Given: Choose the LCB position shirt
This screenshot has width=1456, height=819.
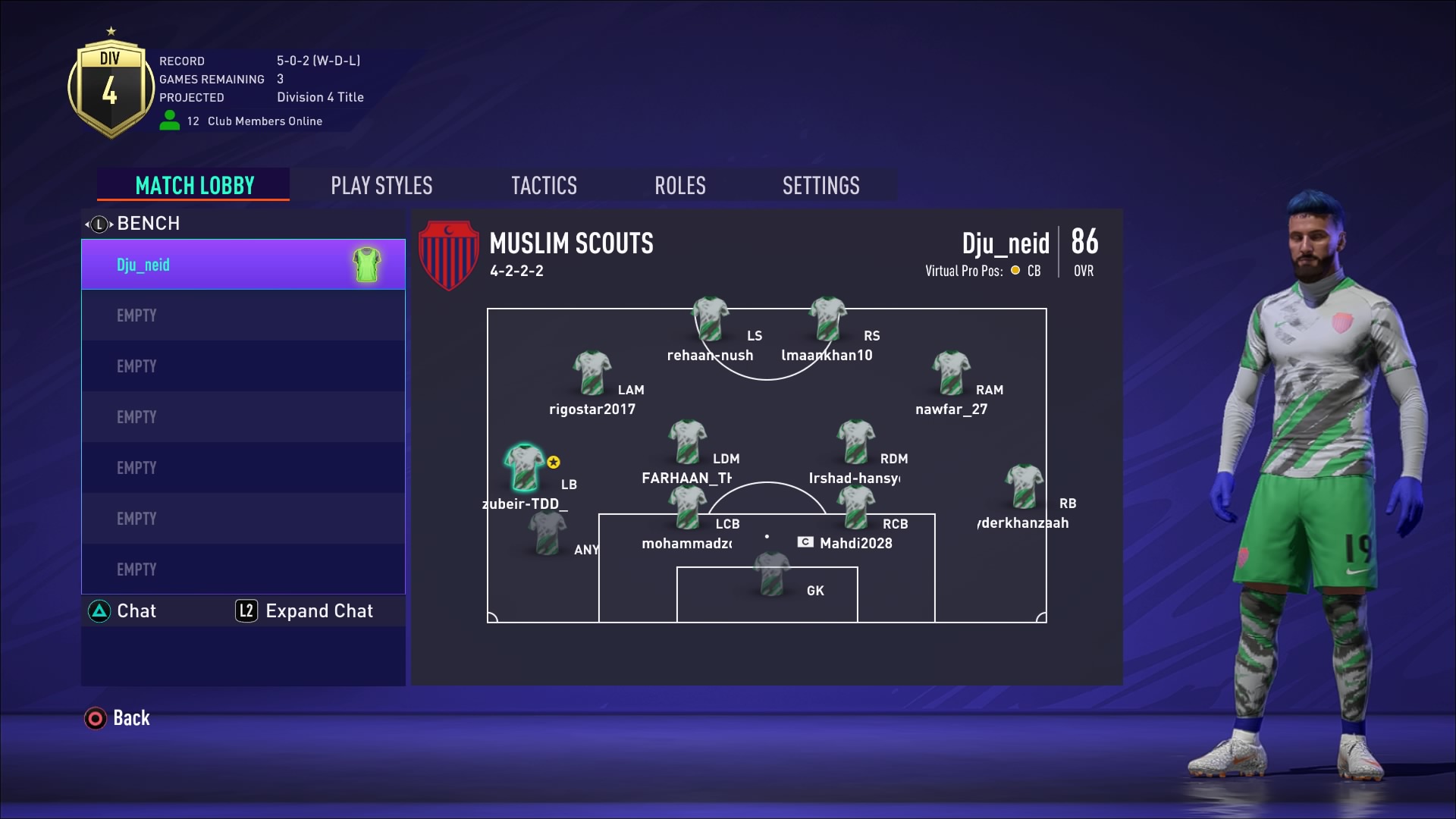Looking at the screenshot, I should 687,507.
